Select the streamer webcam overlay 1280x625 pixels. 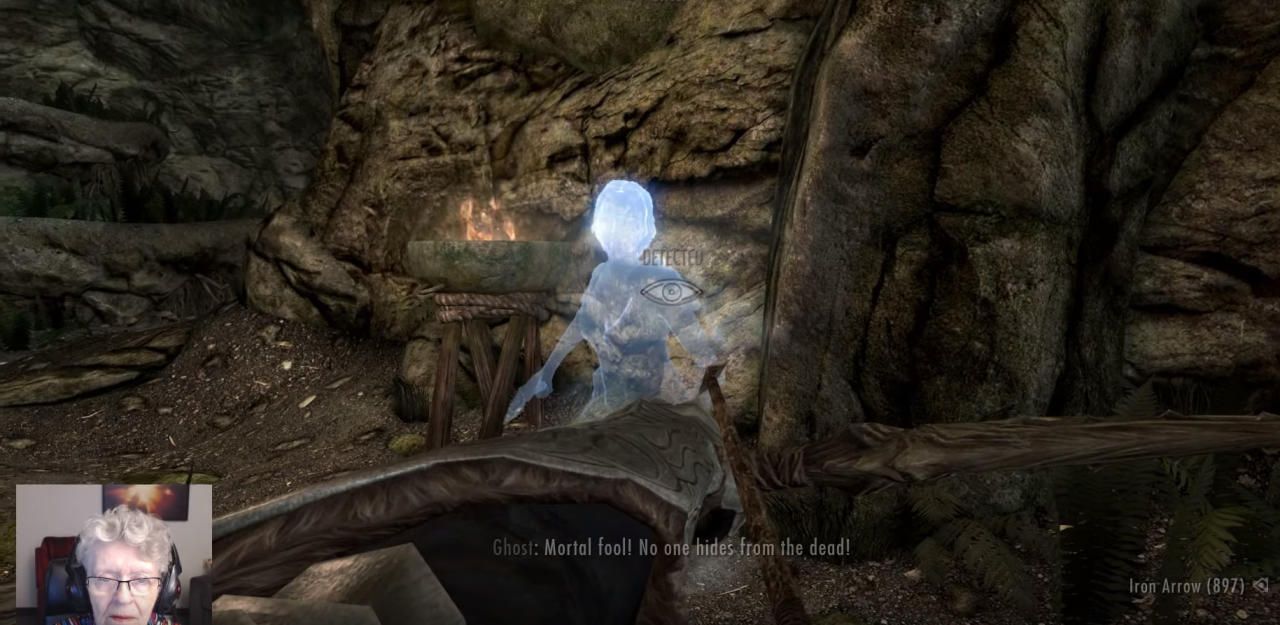[114, 554]
